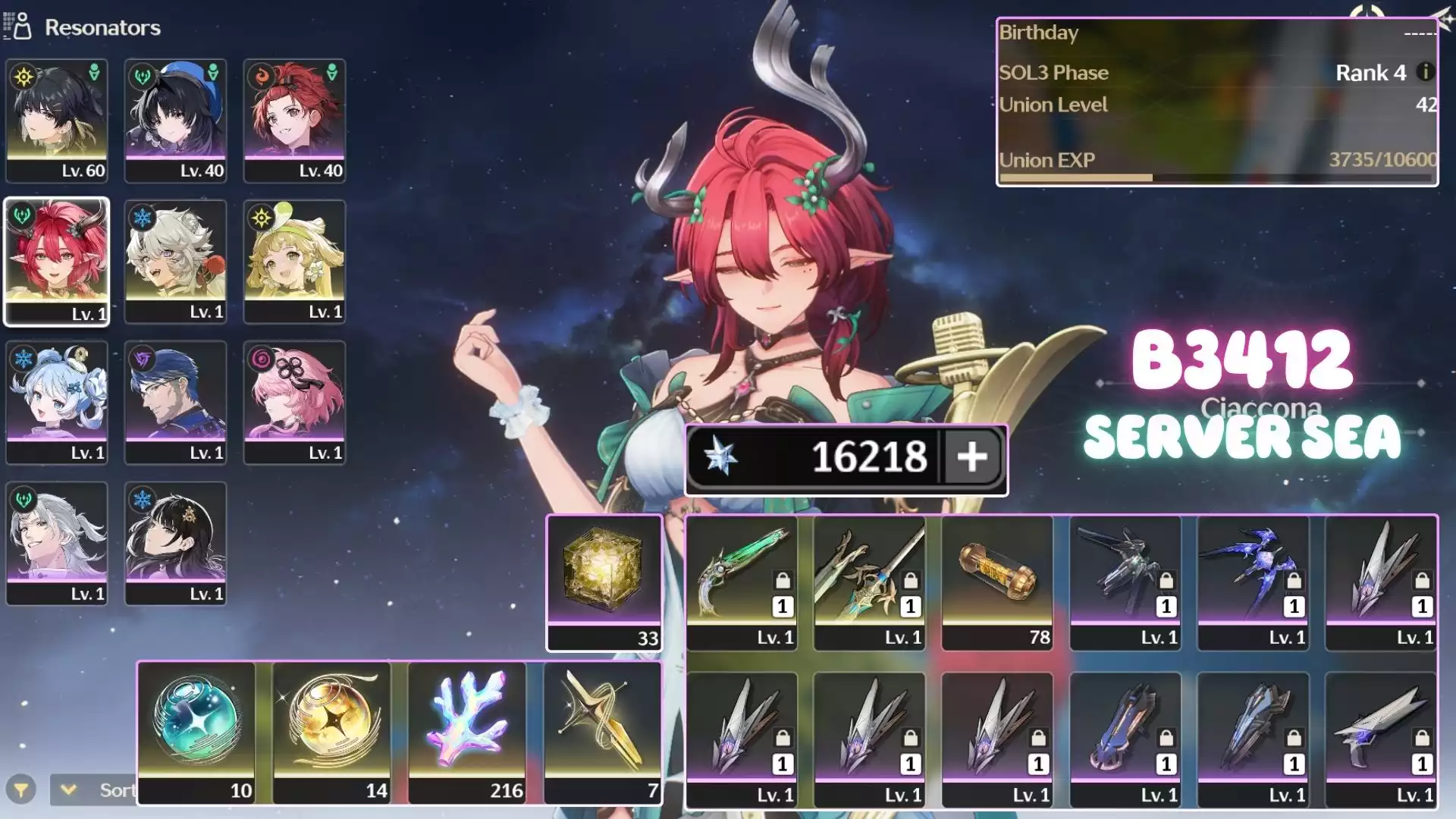This screenshot has width=1456, height=819.
Task: Open the Sort dropdown
Action: tap(94, 790)
